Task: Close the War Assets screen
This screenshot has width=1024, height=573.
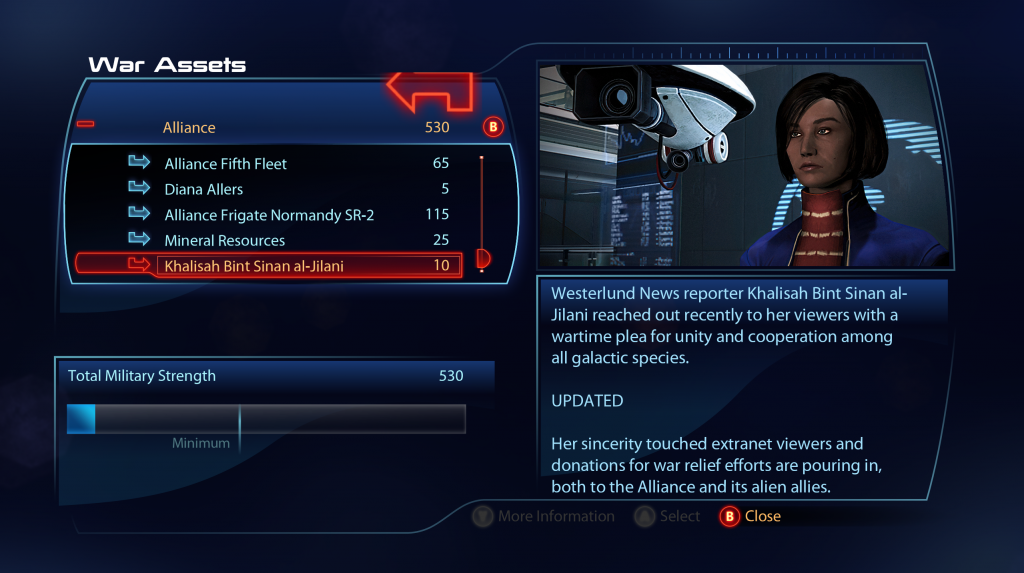Action: tap(750, 516)
